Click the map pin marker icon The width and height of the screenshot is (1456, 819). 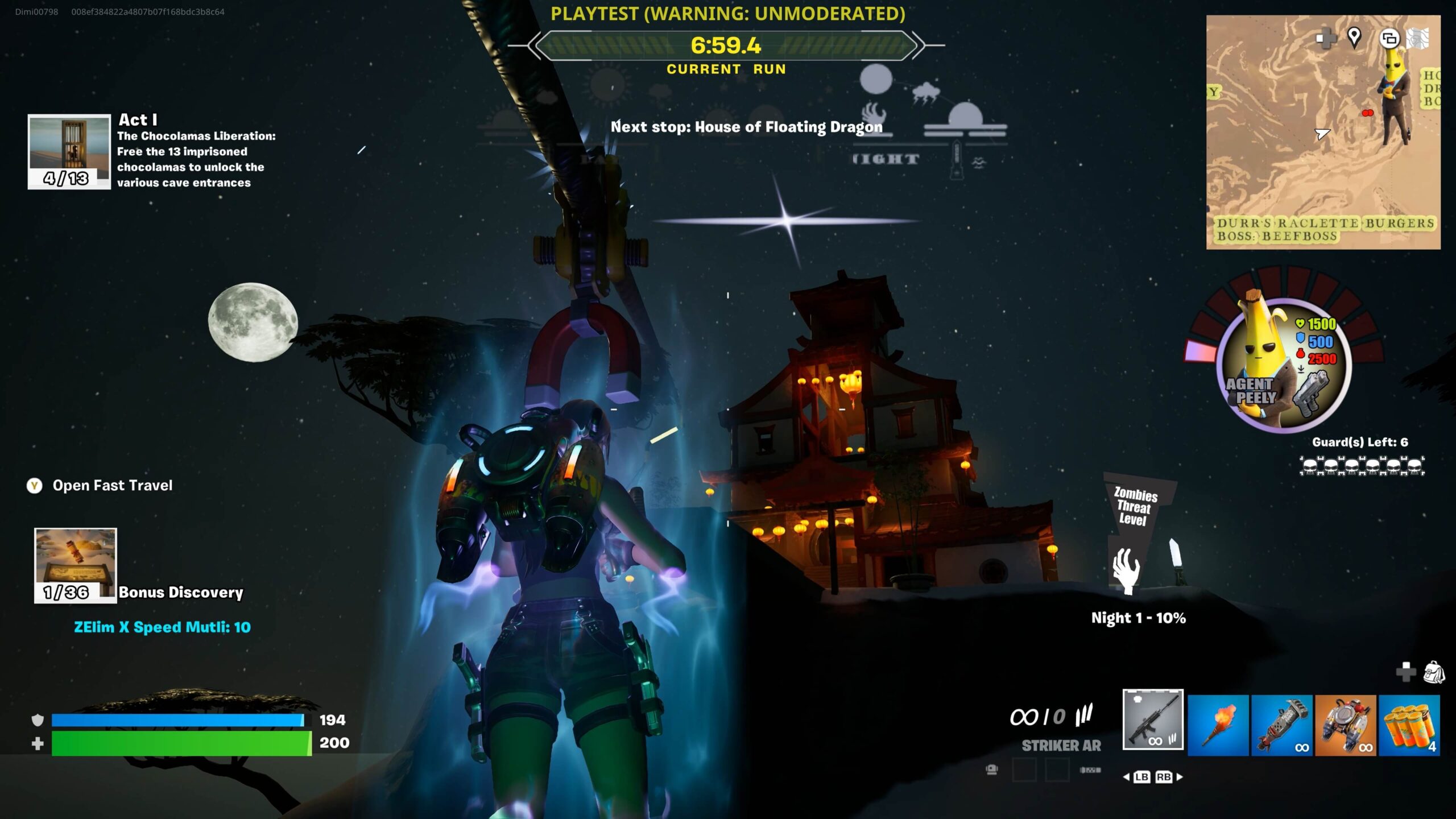1354,38
